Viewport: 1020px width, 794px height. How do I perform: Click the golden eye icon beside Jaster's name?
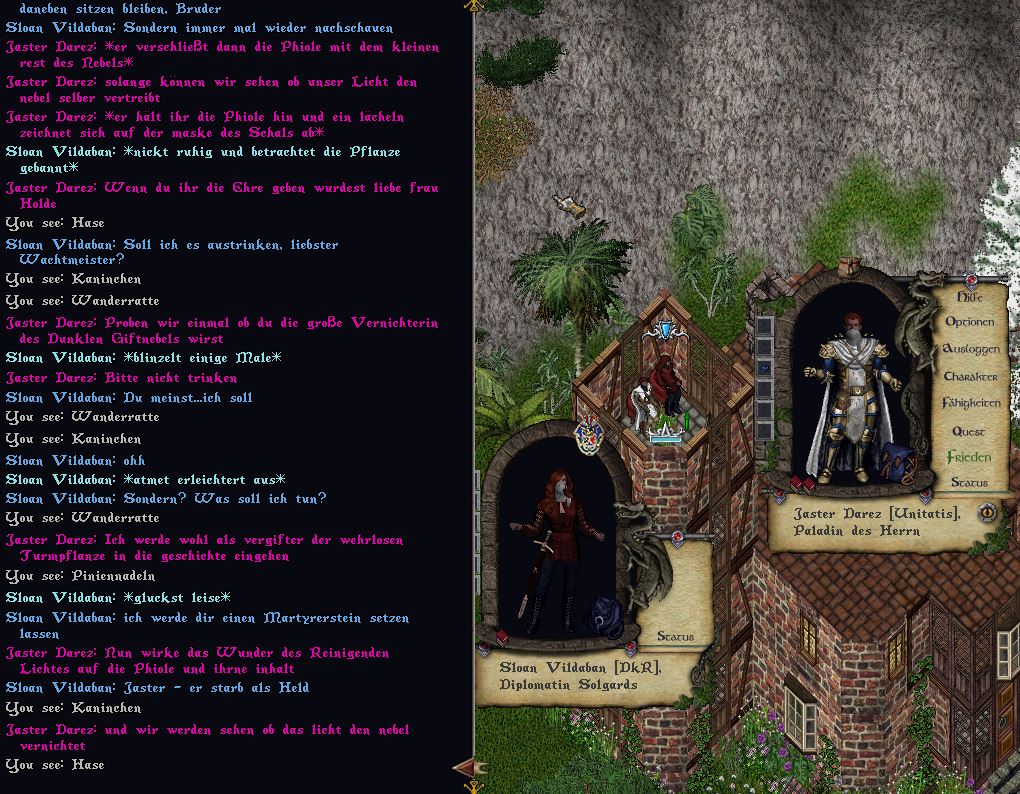tap(986, 513)
